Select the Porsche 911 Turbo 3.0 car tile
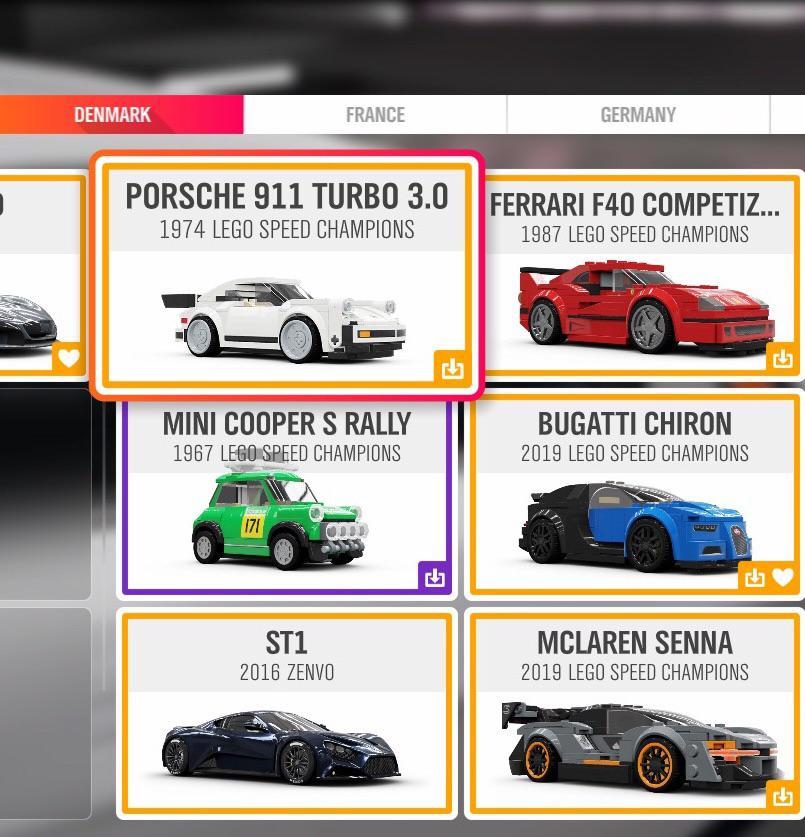 [287, 275]
